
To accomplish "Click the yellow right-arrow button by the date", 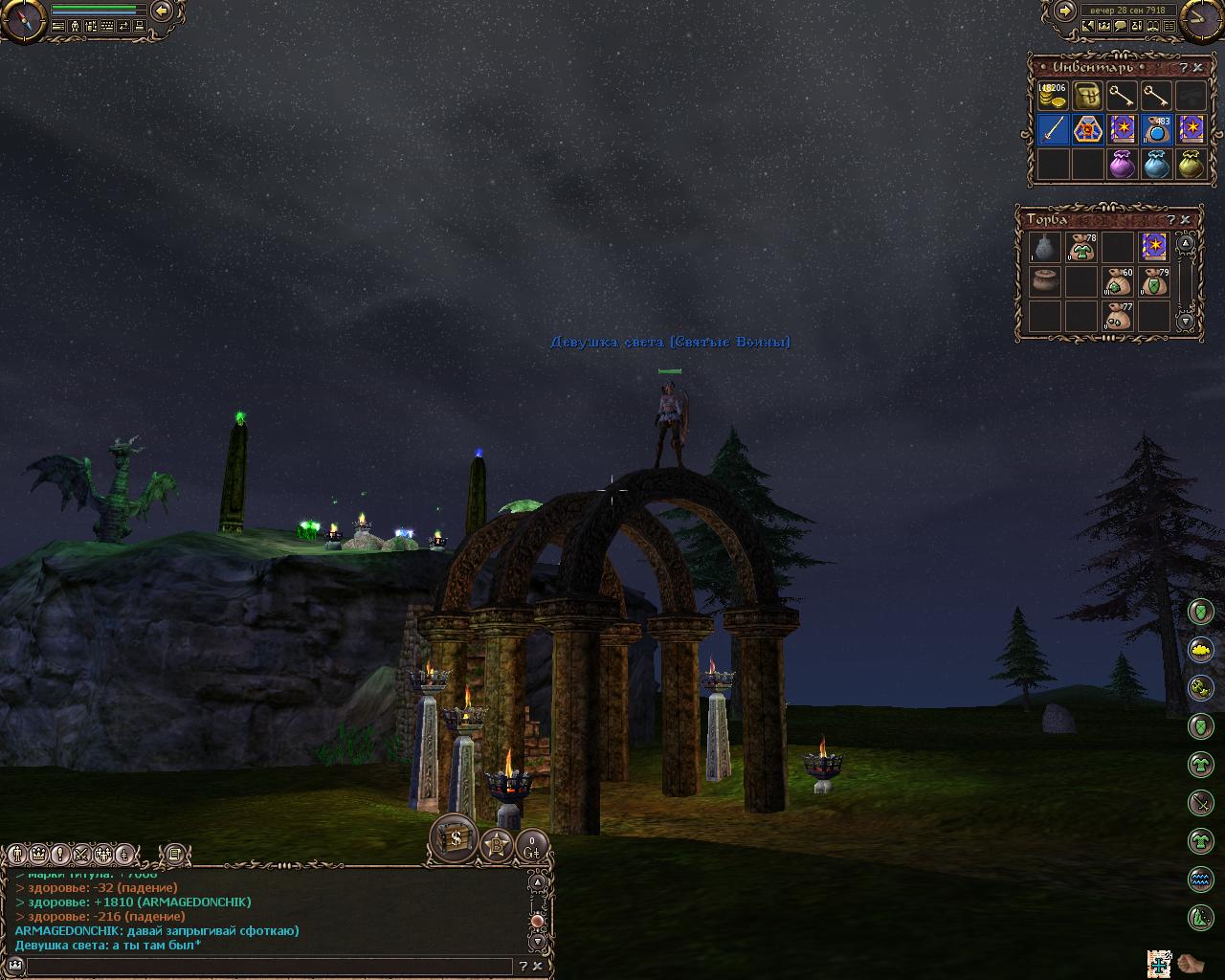I will pyautogui.click(x=1064, y=11).
